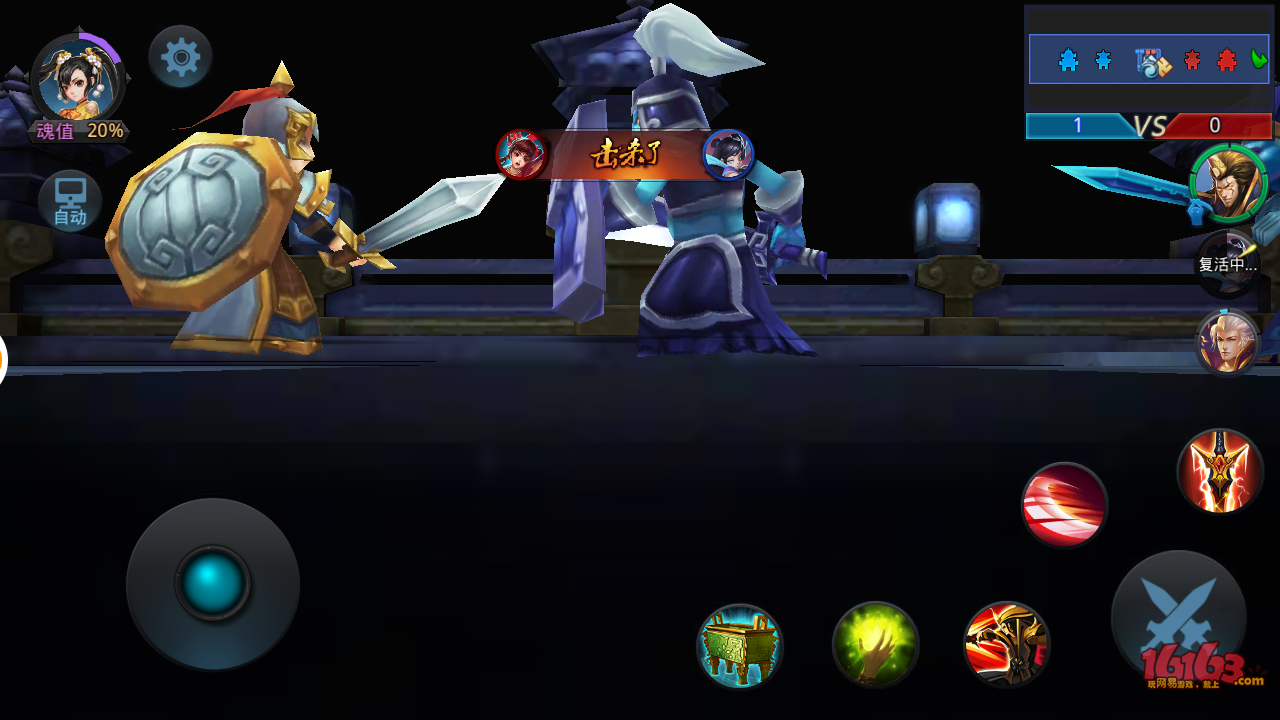Trigger the red slash skill
Image resolution: width=1280 pixels, height=720 pixels.
pyautogui.click(x=1065, y=504)
